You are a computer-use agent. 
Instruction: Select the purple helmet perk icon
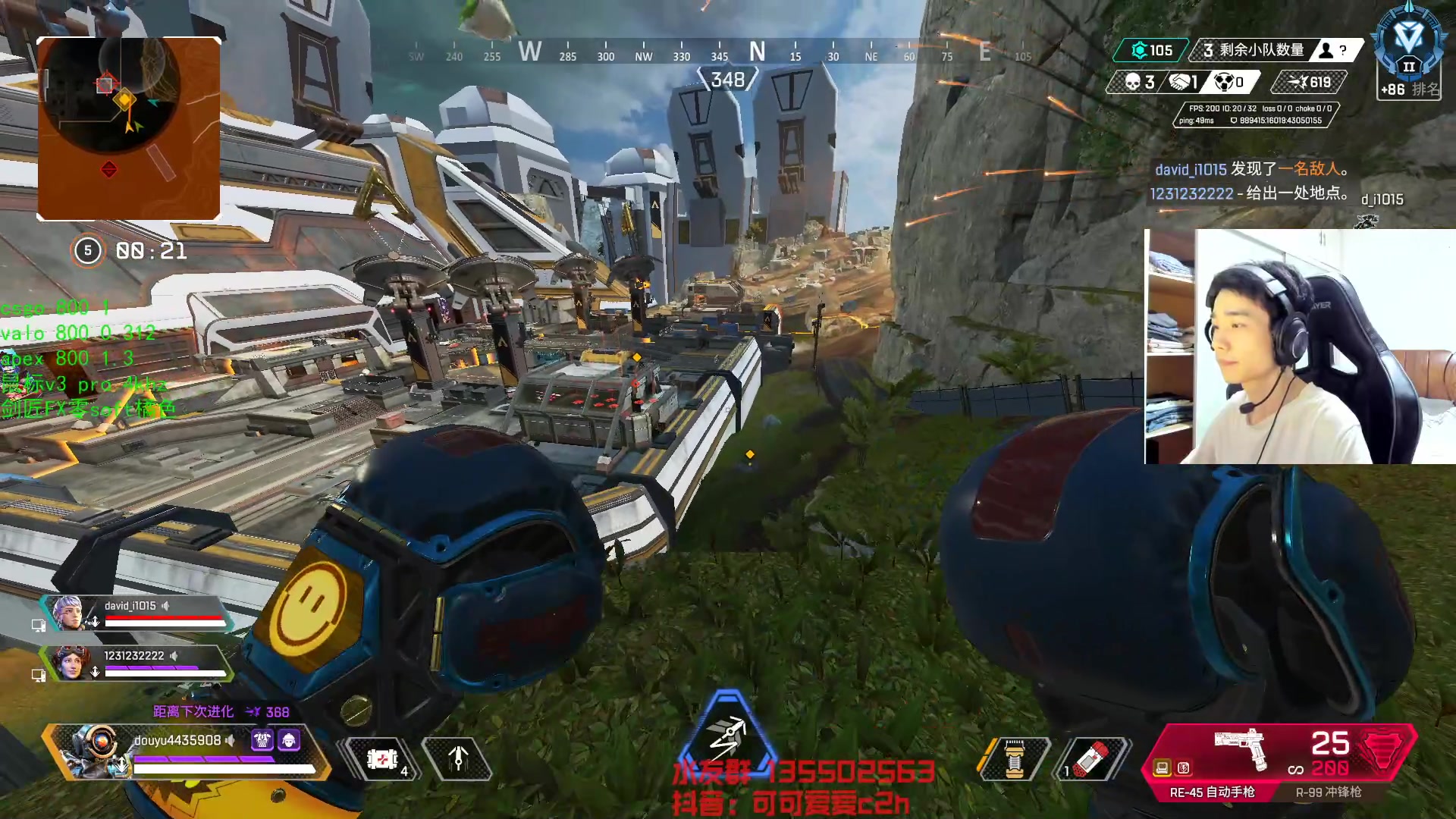289,740
